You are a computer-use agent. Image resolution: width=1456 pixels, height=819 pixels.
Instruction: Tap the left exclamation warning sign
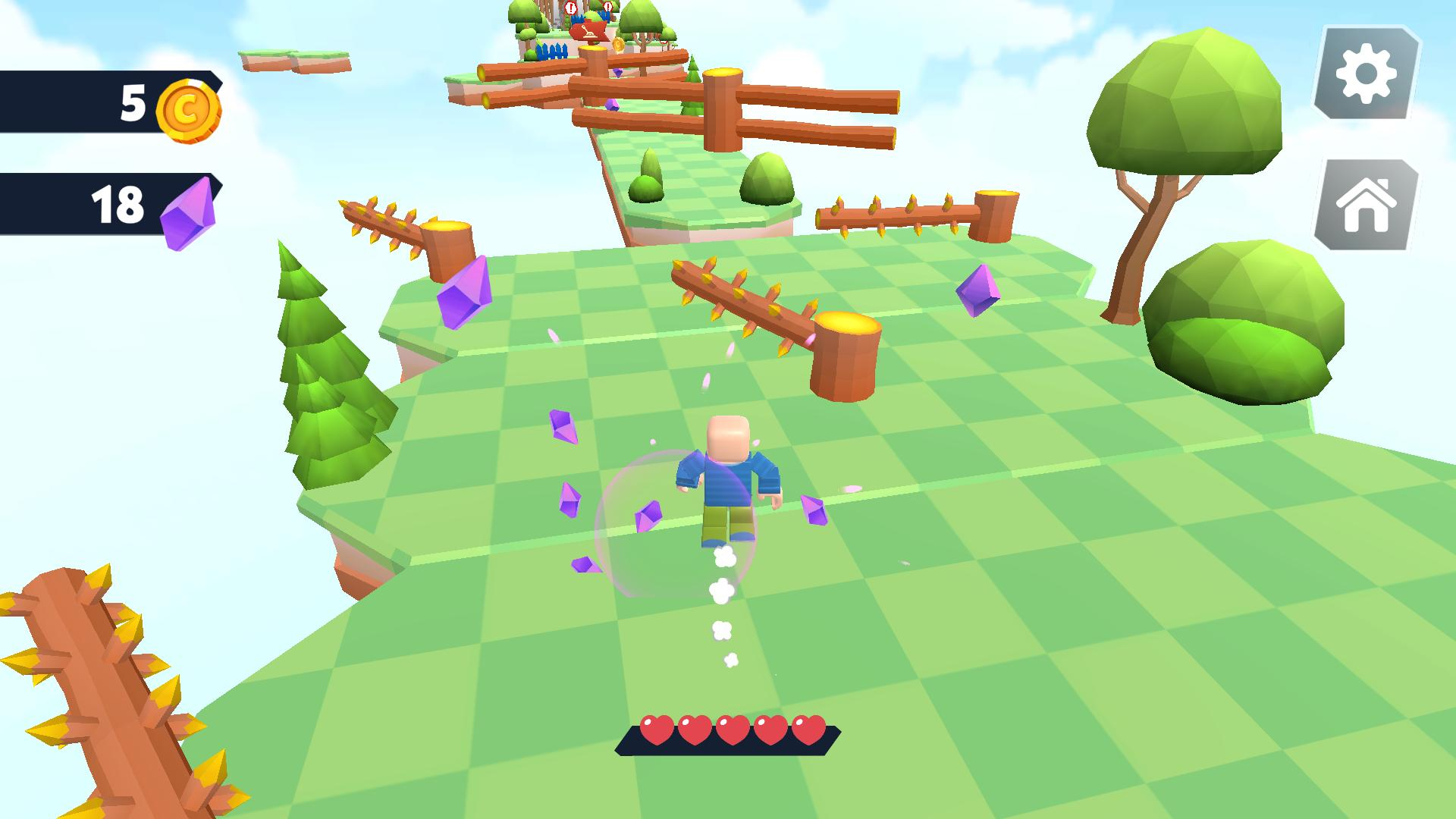[571, 7]
